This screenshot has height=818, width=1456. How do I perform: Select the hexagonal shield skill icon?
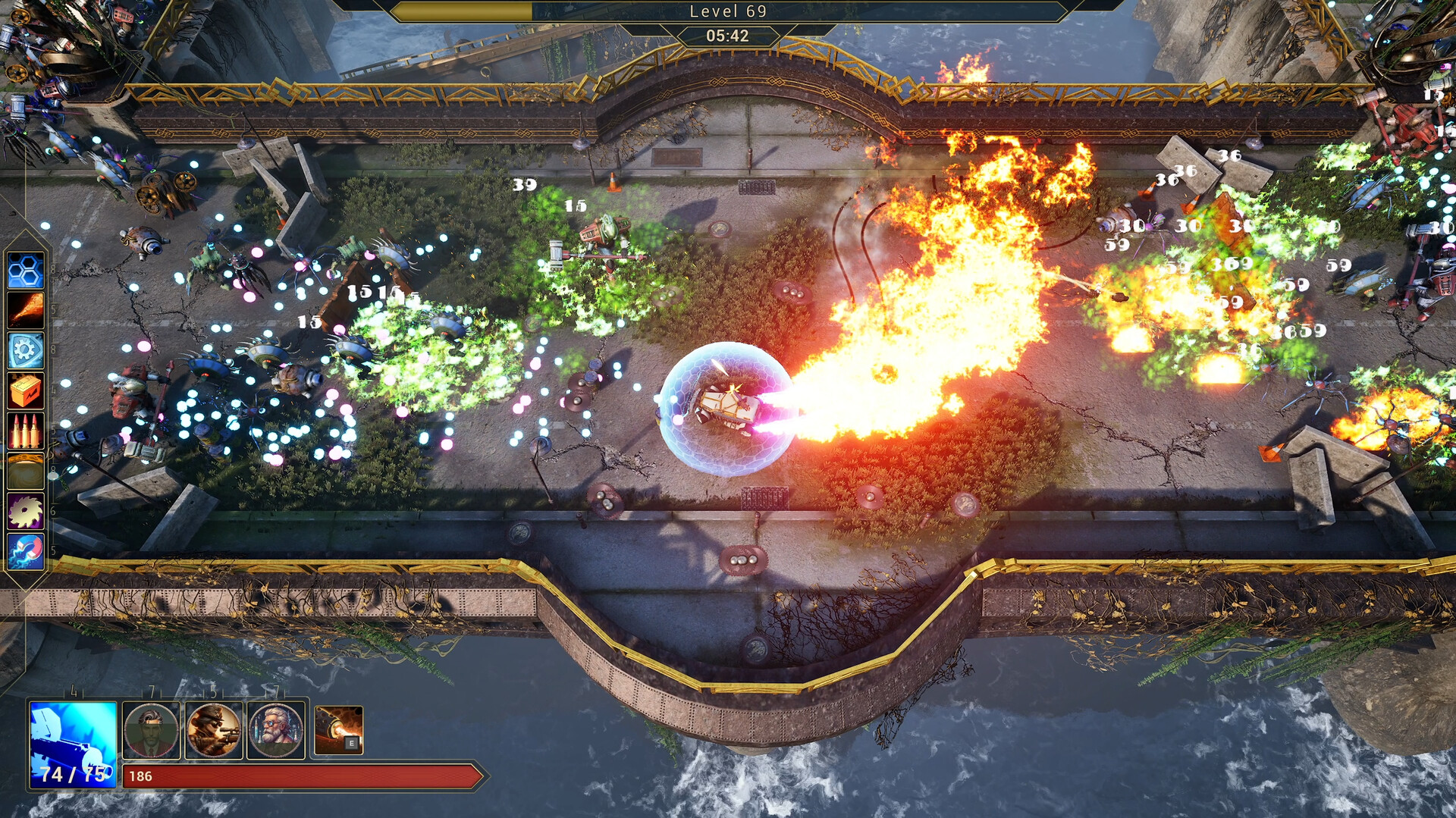[27, 271]
